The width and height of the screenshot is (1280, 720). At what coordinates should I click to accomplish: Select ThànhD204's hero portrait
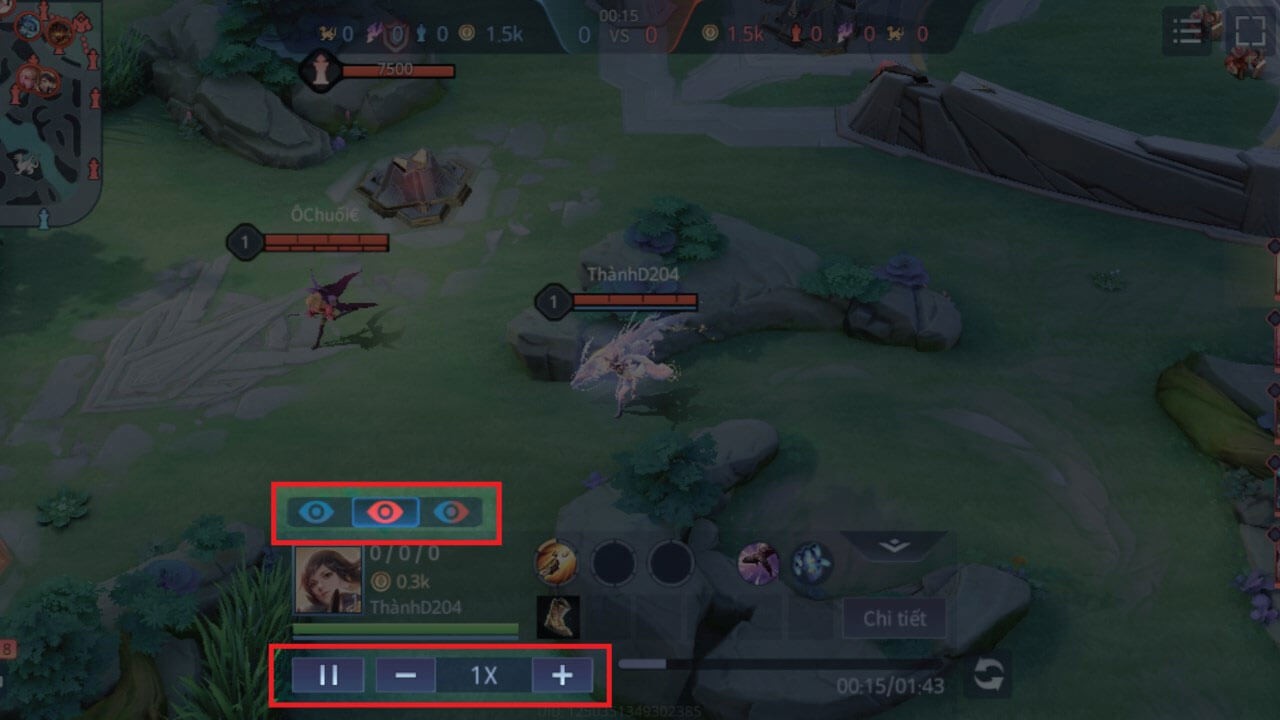327,579
